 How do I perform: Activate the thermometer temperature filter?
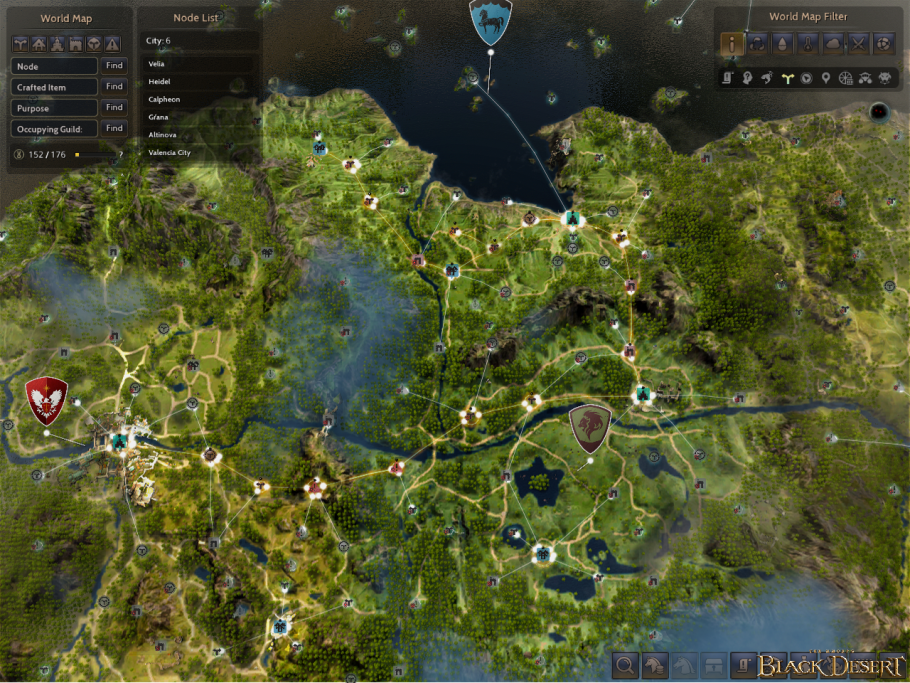pos(807,43)
